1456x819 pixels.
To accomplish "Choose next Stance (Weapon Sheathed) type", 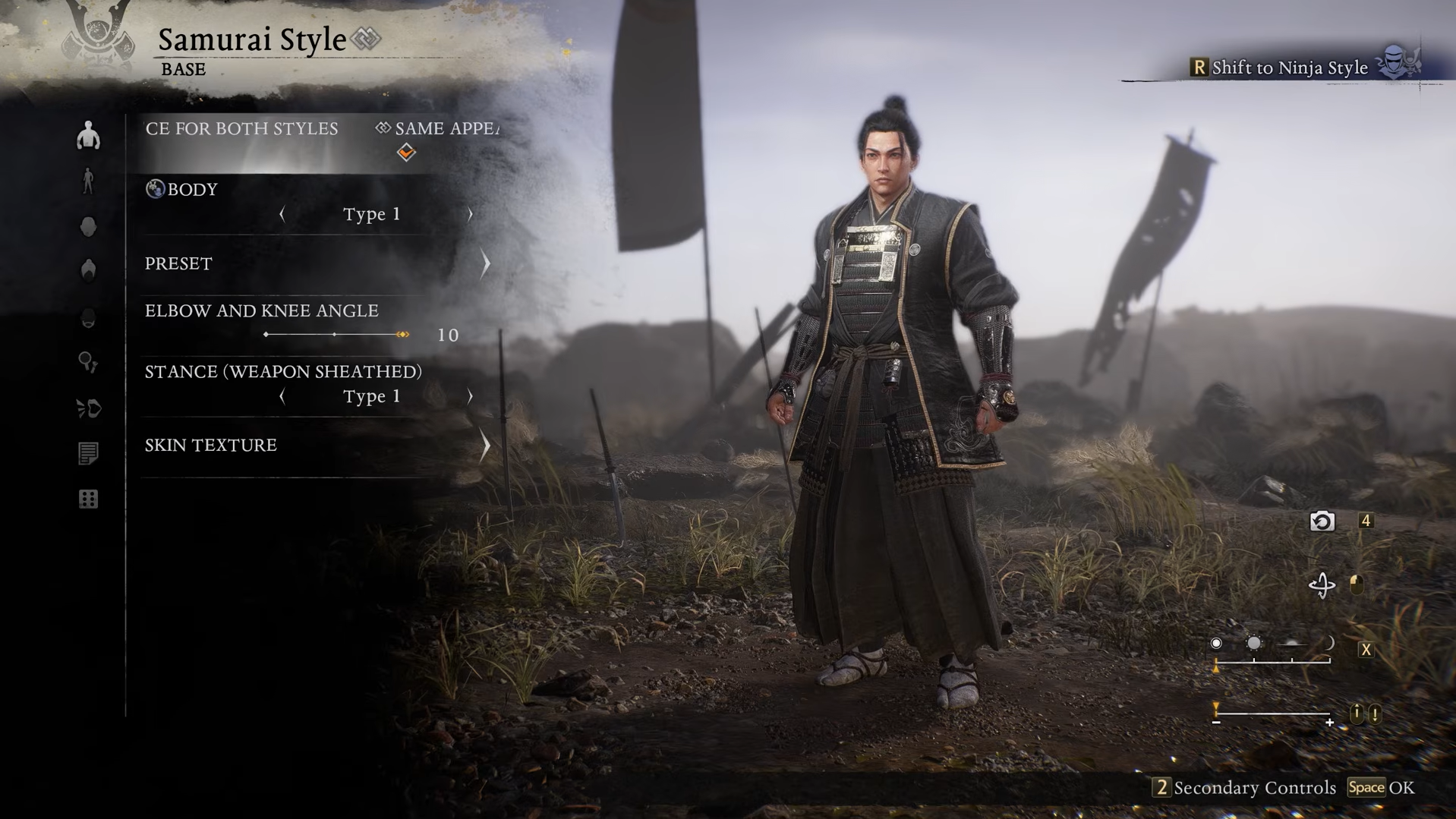I will (470, 396).
